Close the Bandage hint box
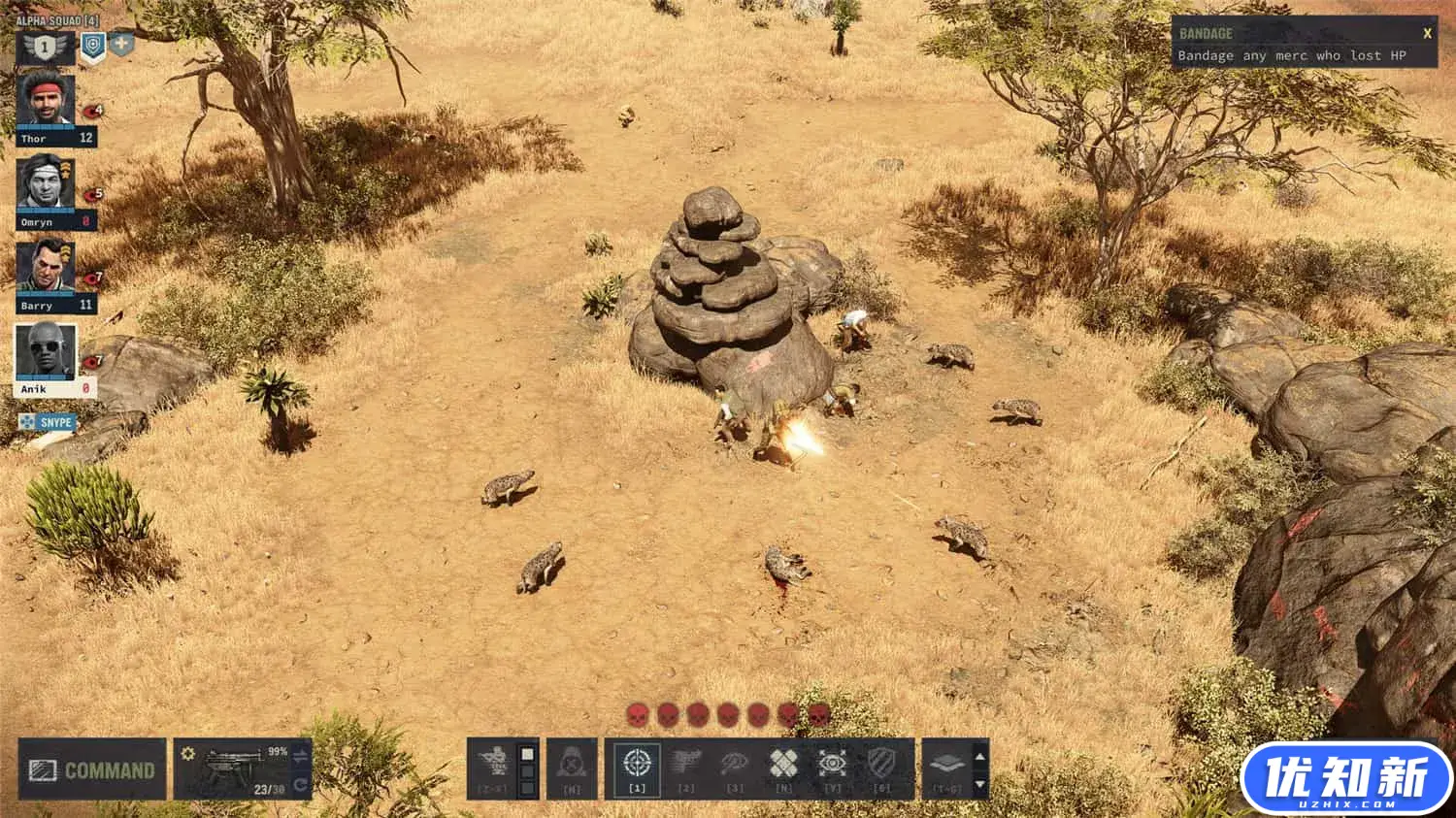 [x=1427, y=33]
